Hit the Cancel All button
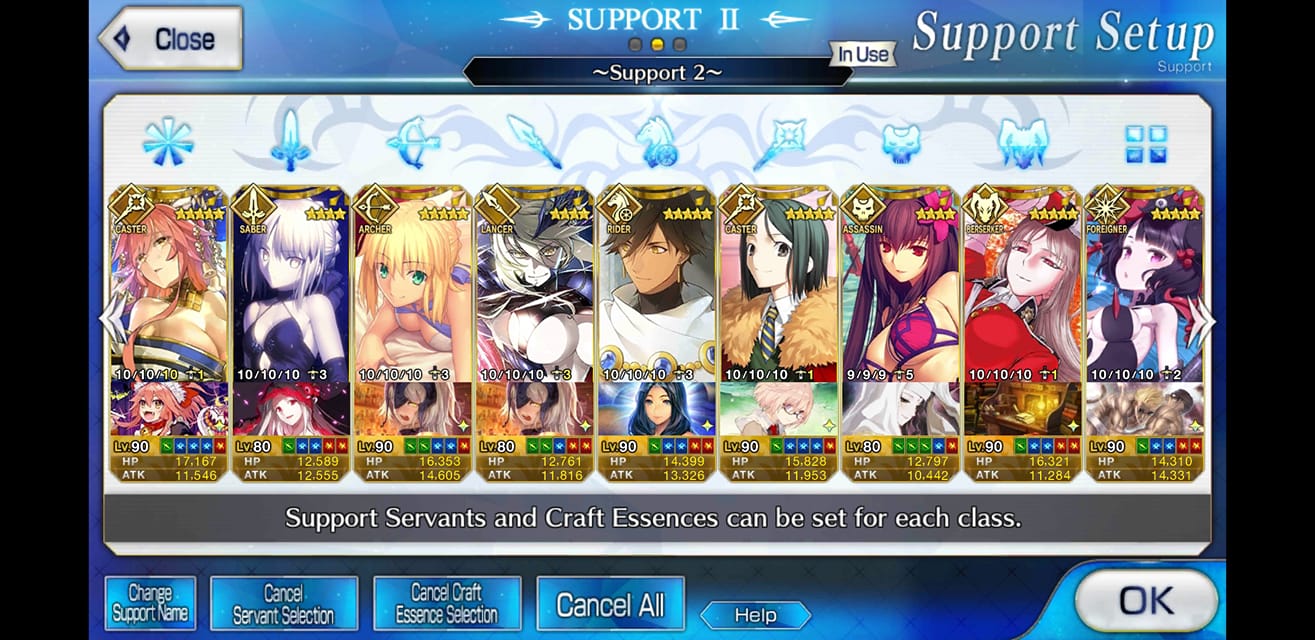 [x=610, y=604]
